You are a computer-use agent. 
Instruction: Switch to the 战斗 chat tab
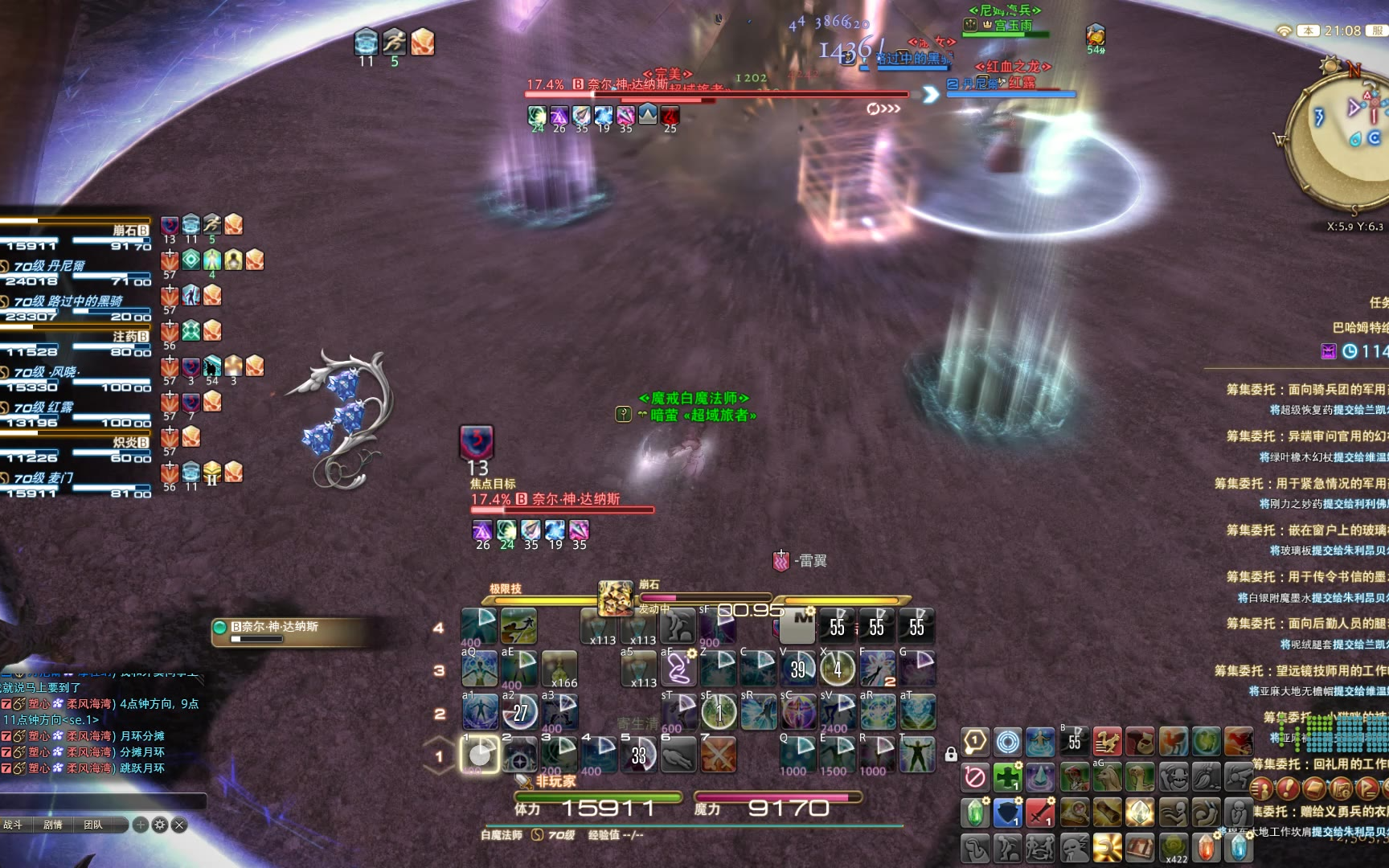14,825
